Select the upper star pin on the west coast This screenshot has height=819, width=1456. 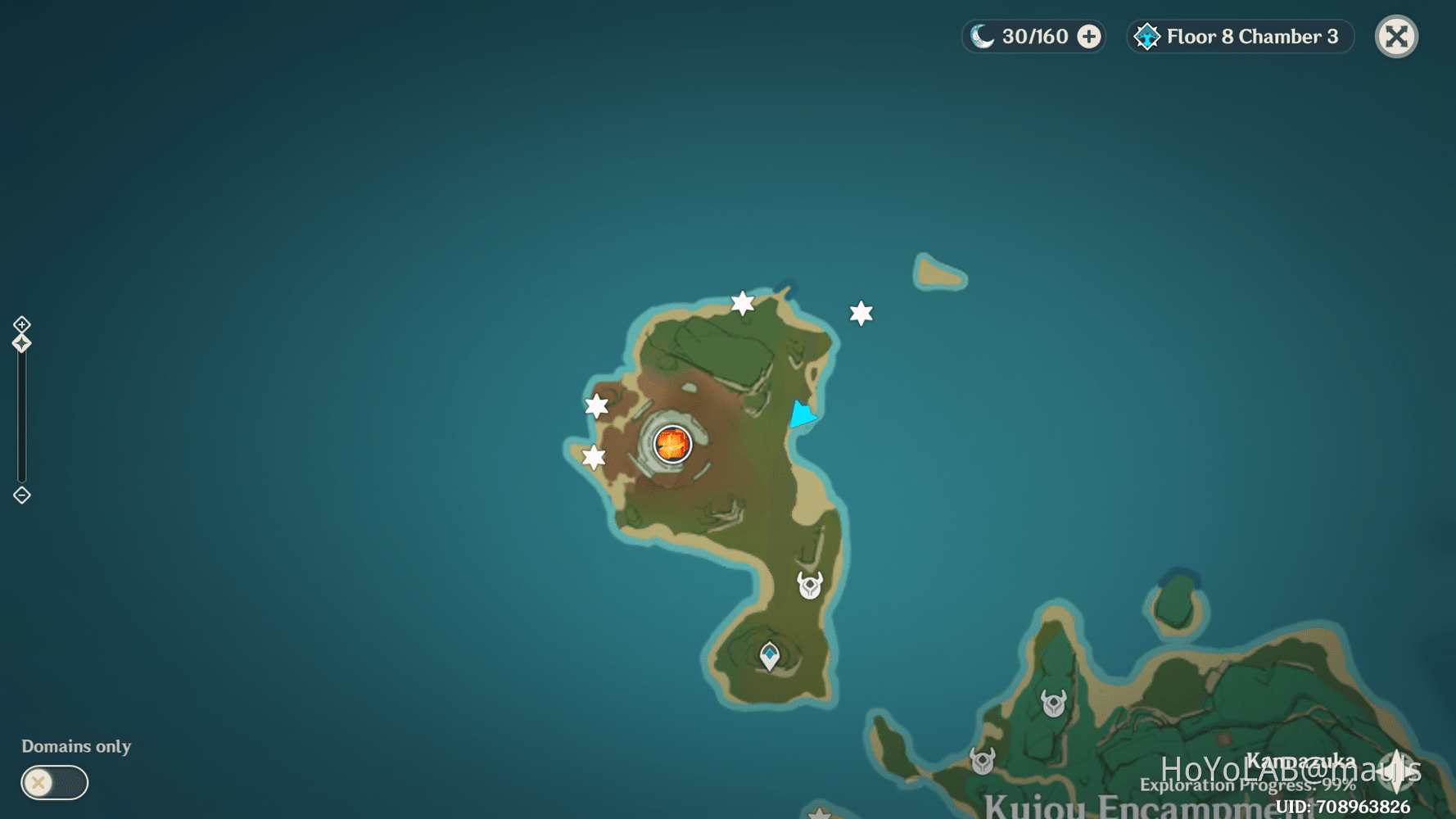596,405
